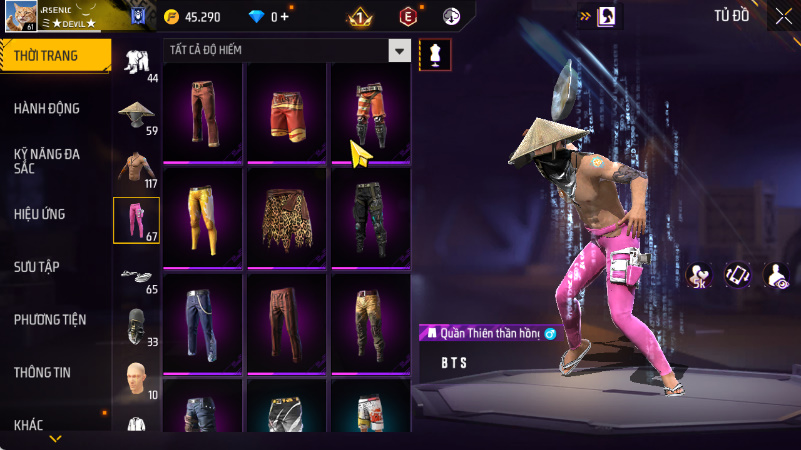Open the Phương Tiện section
This screenshot has height=450, width=801.
point(50,319)
